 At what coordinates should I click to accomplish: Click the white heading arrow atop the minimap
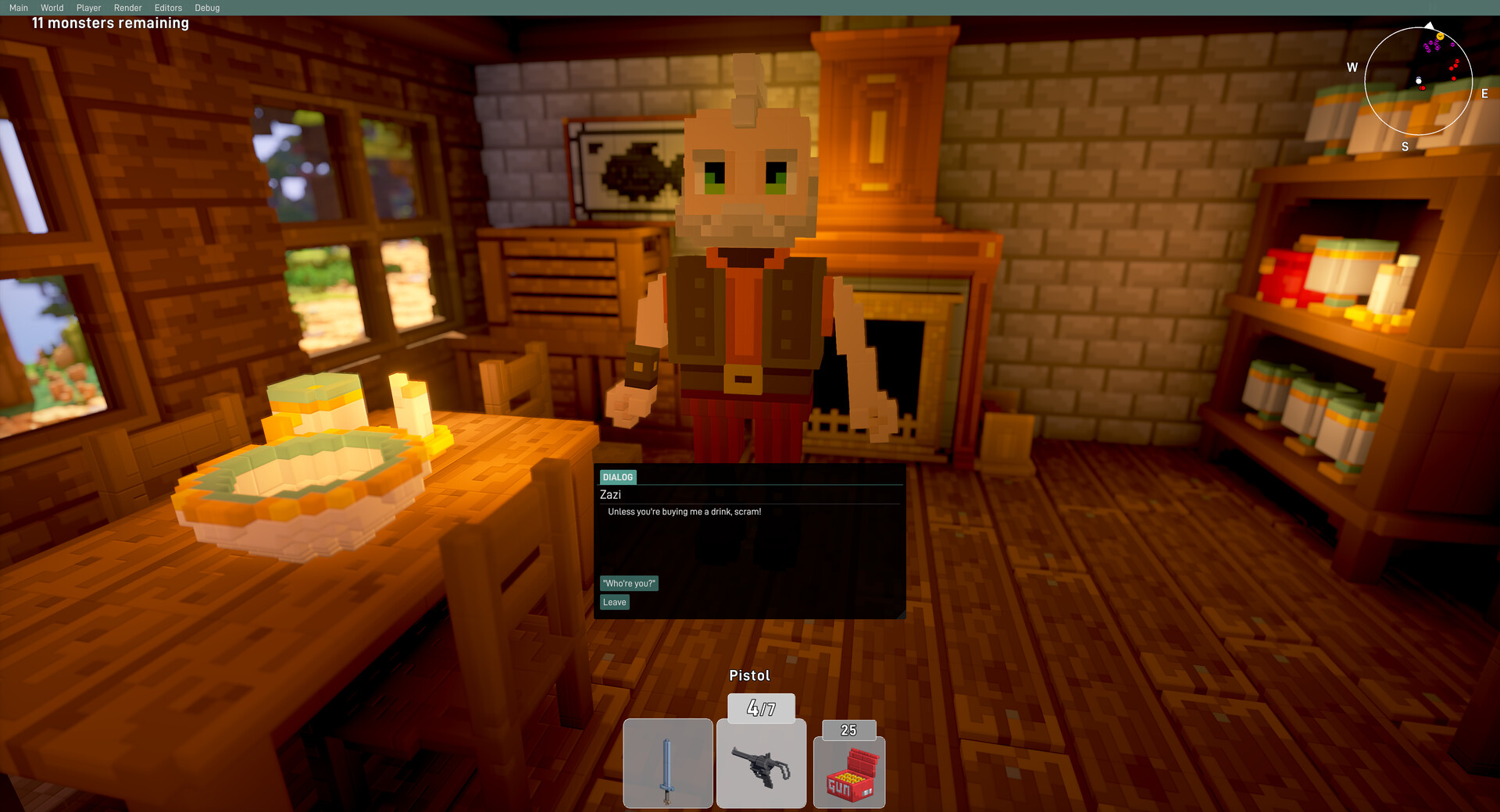(1430, 25)
